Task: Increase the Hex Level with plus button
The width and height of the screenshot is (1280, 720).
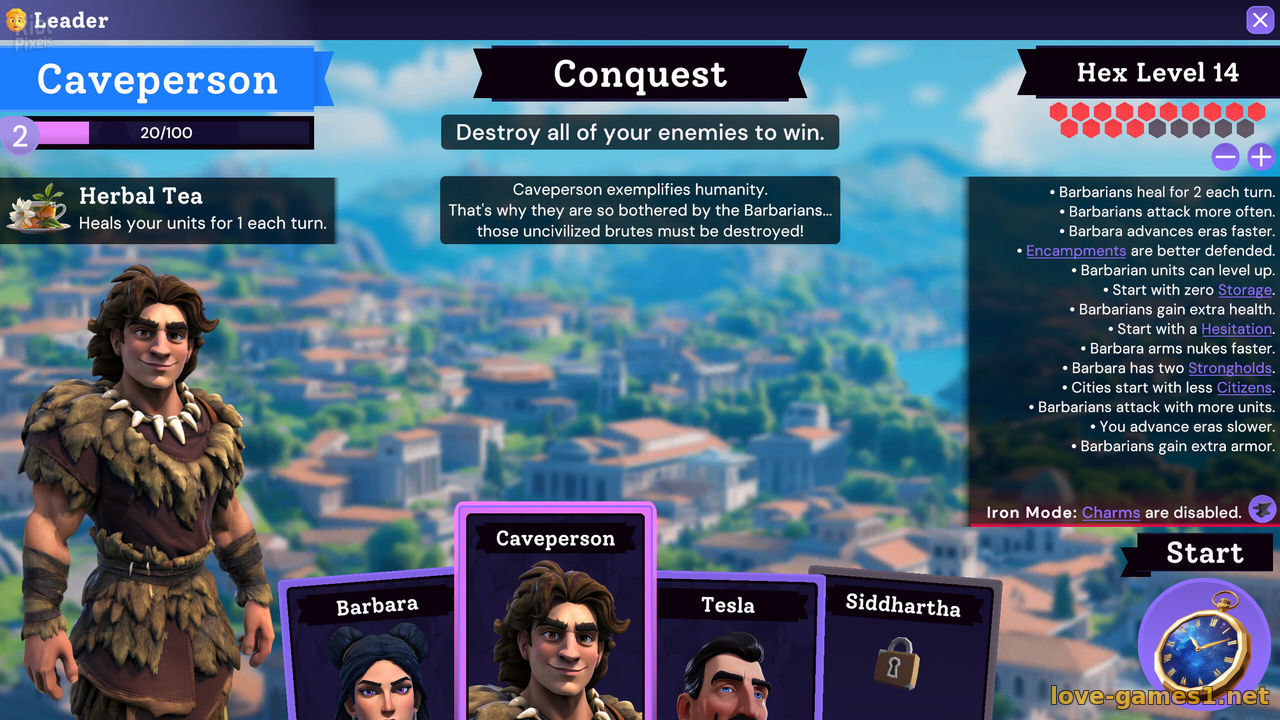Action: (x=1260, y=157)
